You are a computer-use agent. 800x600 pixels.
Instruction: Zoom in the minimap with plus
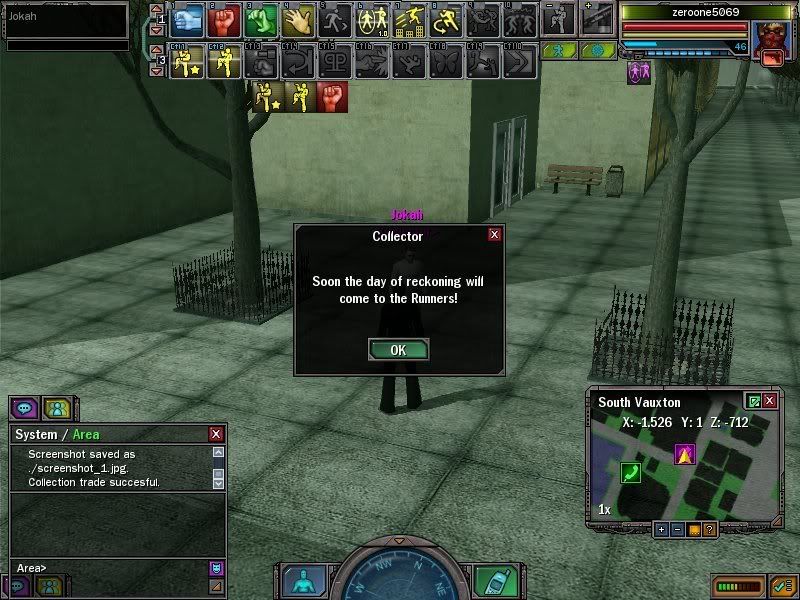click(x=662, y=529)
